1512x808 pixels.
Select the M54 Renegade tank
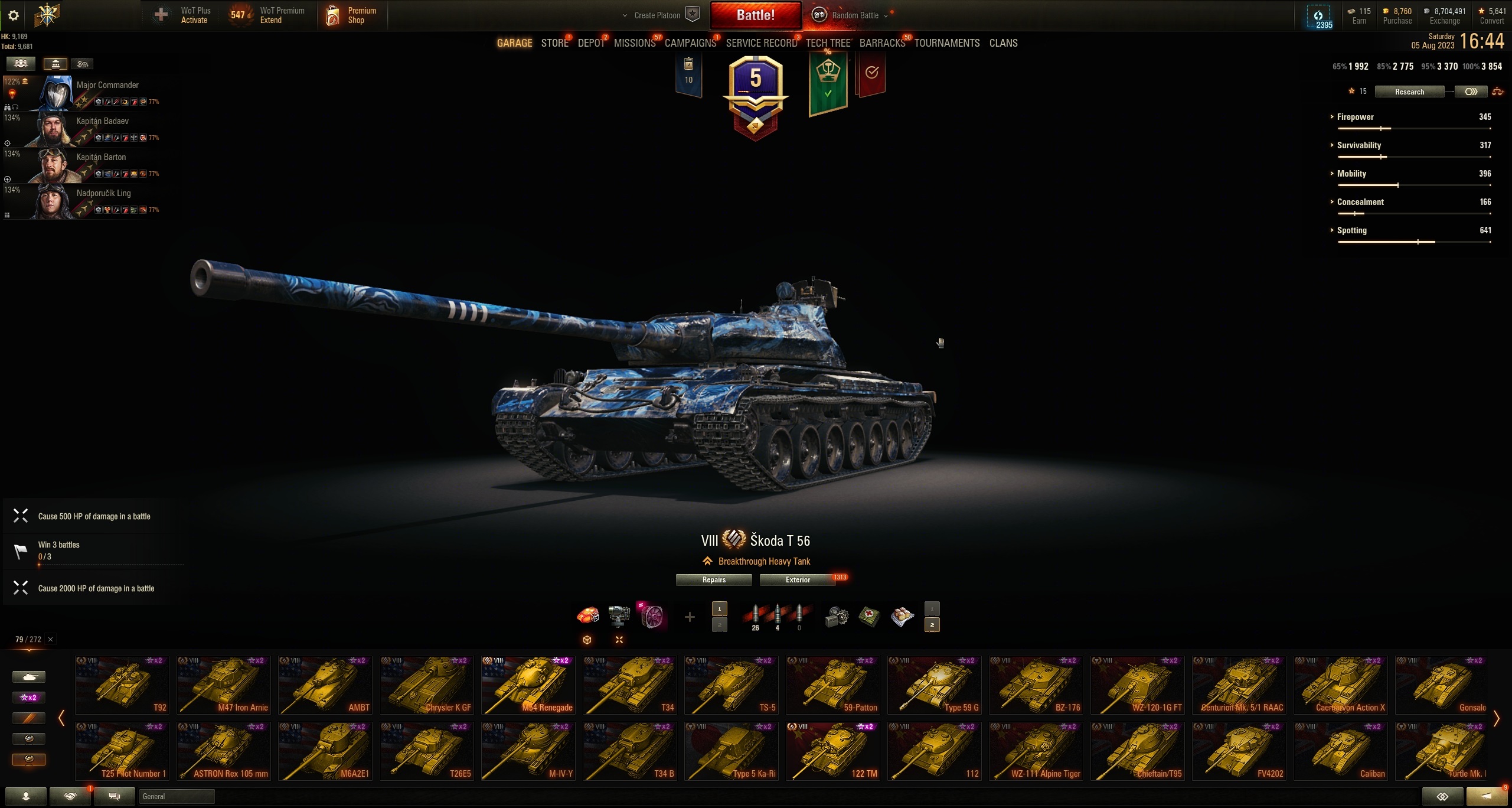point(528,685)
